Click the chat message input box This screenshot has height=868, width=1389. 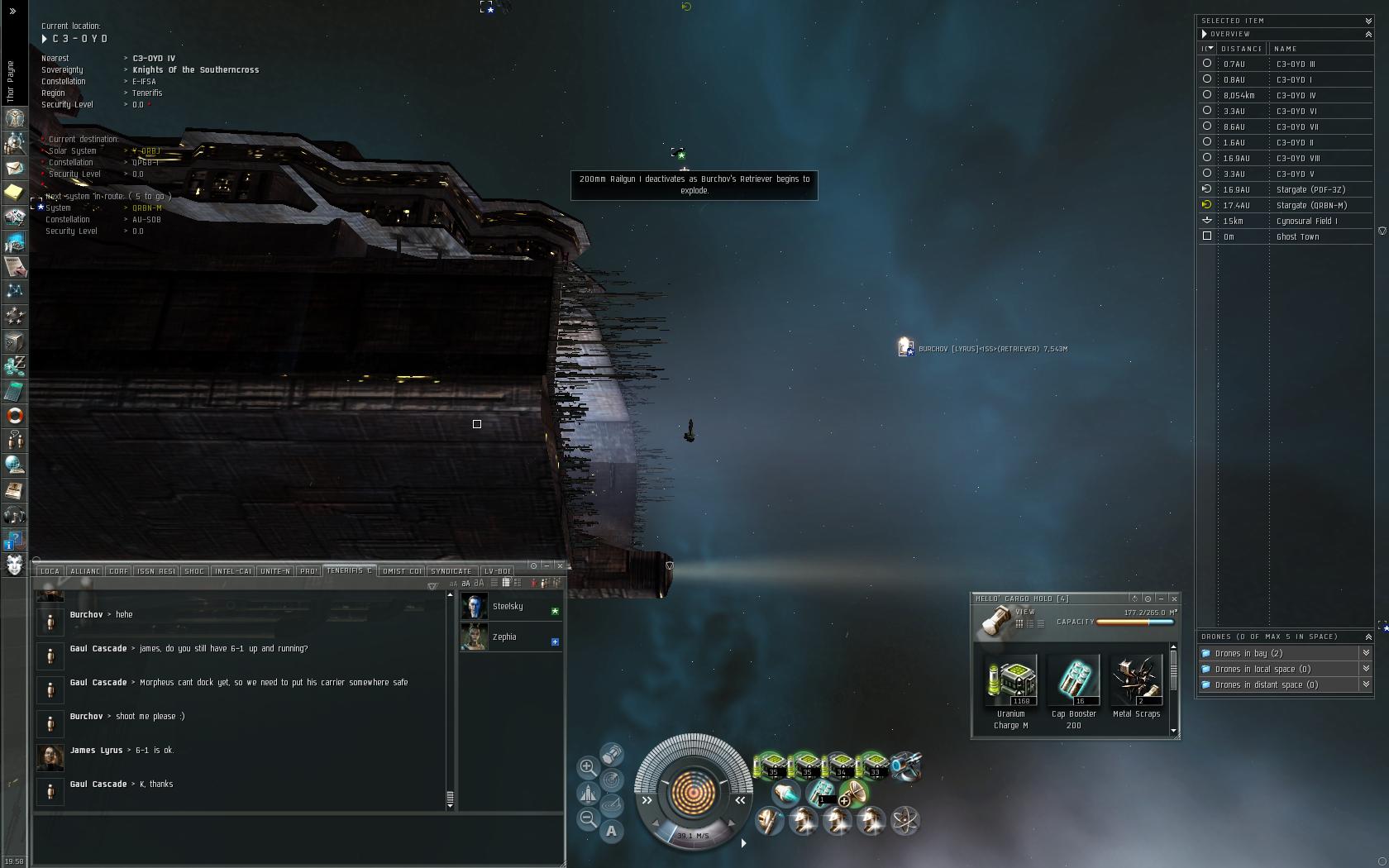click(298, 837)
